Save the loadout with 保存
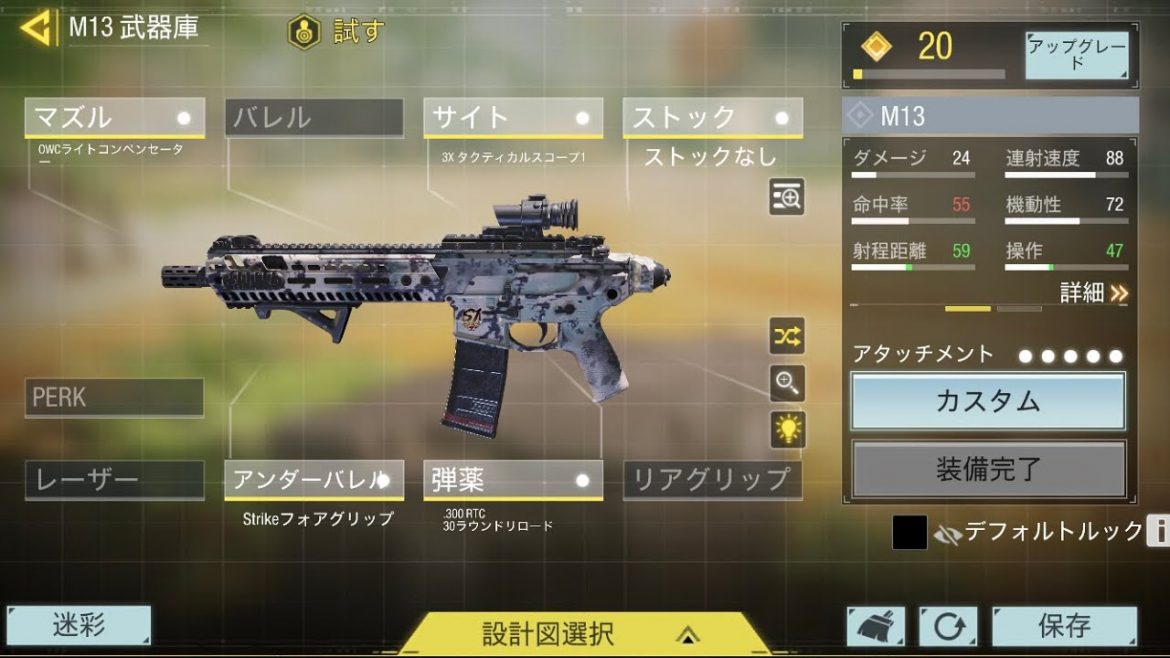 [1064, 627]
